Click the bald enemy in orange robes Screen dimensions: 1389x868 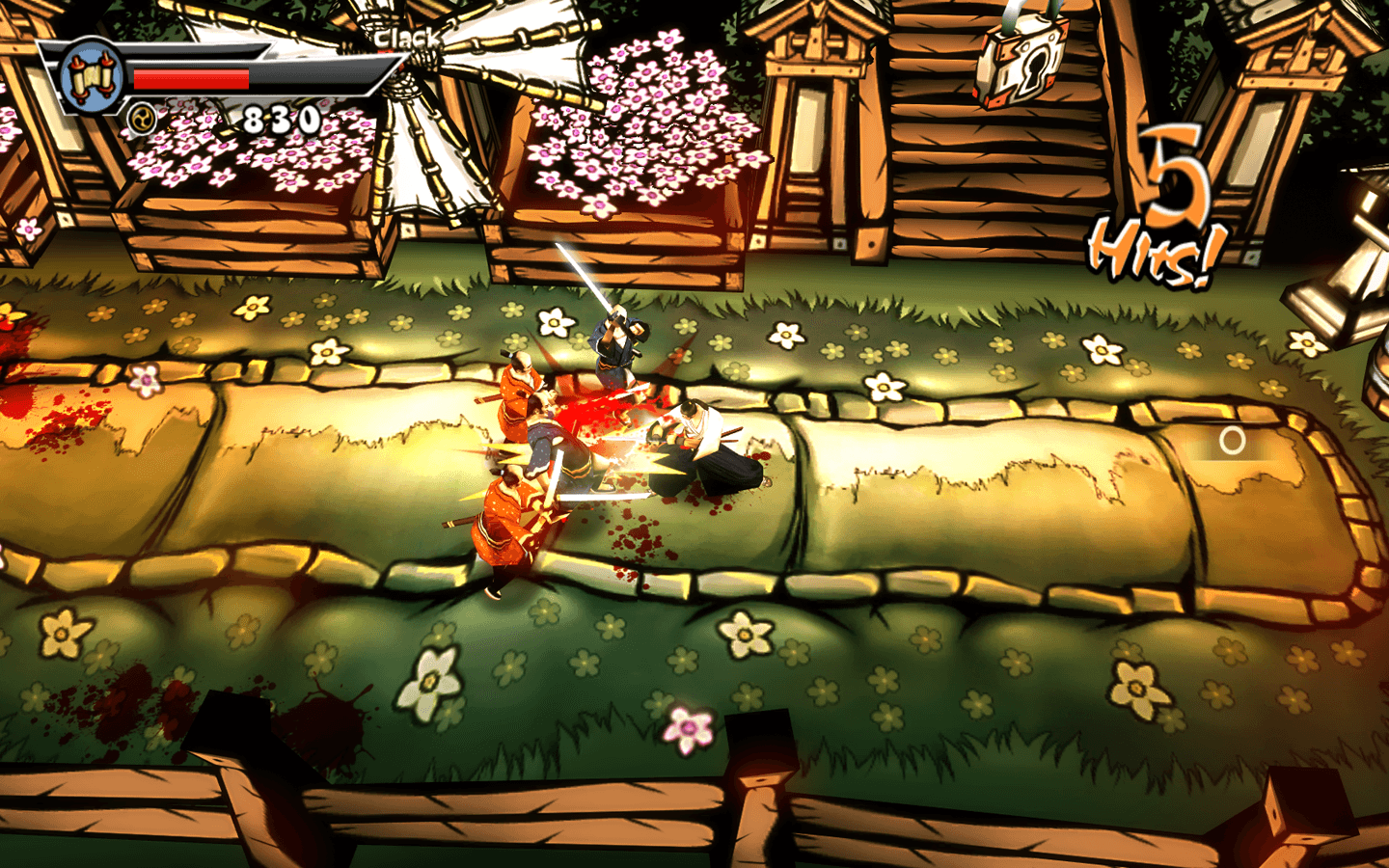click(x=521, y=395)
